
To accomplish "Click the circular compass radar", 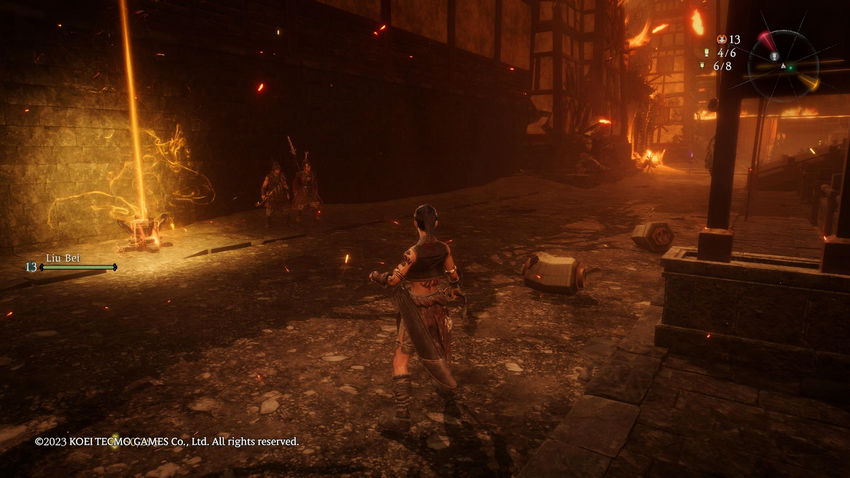I will (783, 65).
